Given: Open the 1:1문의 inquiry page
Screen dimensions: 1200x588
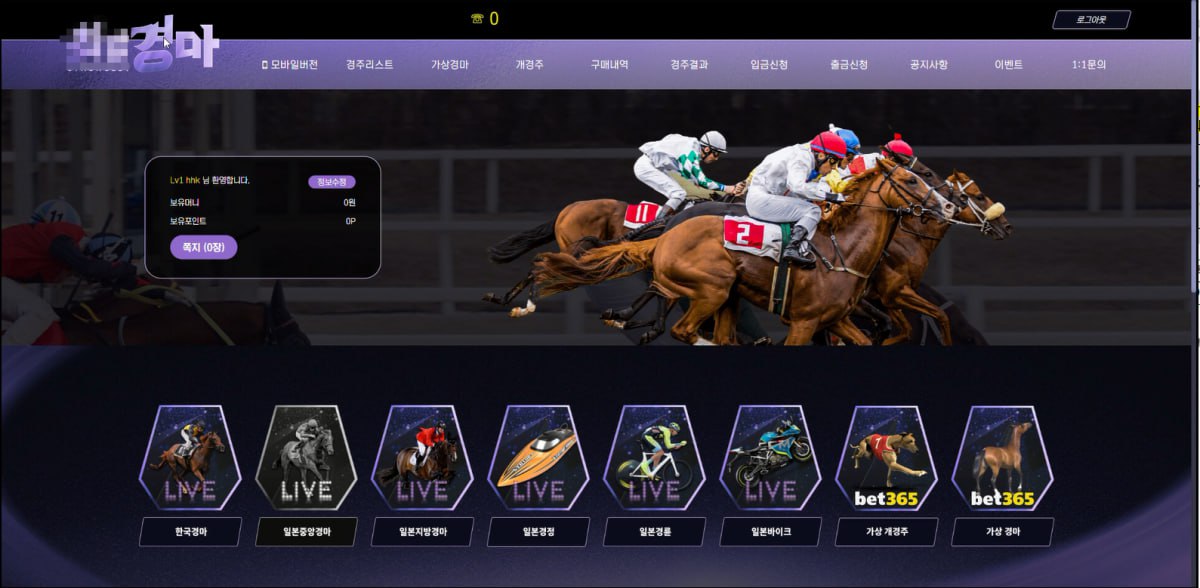Looking at the screenshot, I should click(1088, 65).
